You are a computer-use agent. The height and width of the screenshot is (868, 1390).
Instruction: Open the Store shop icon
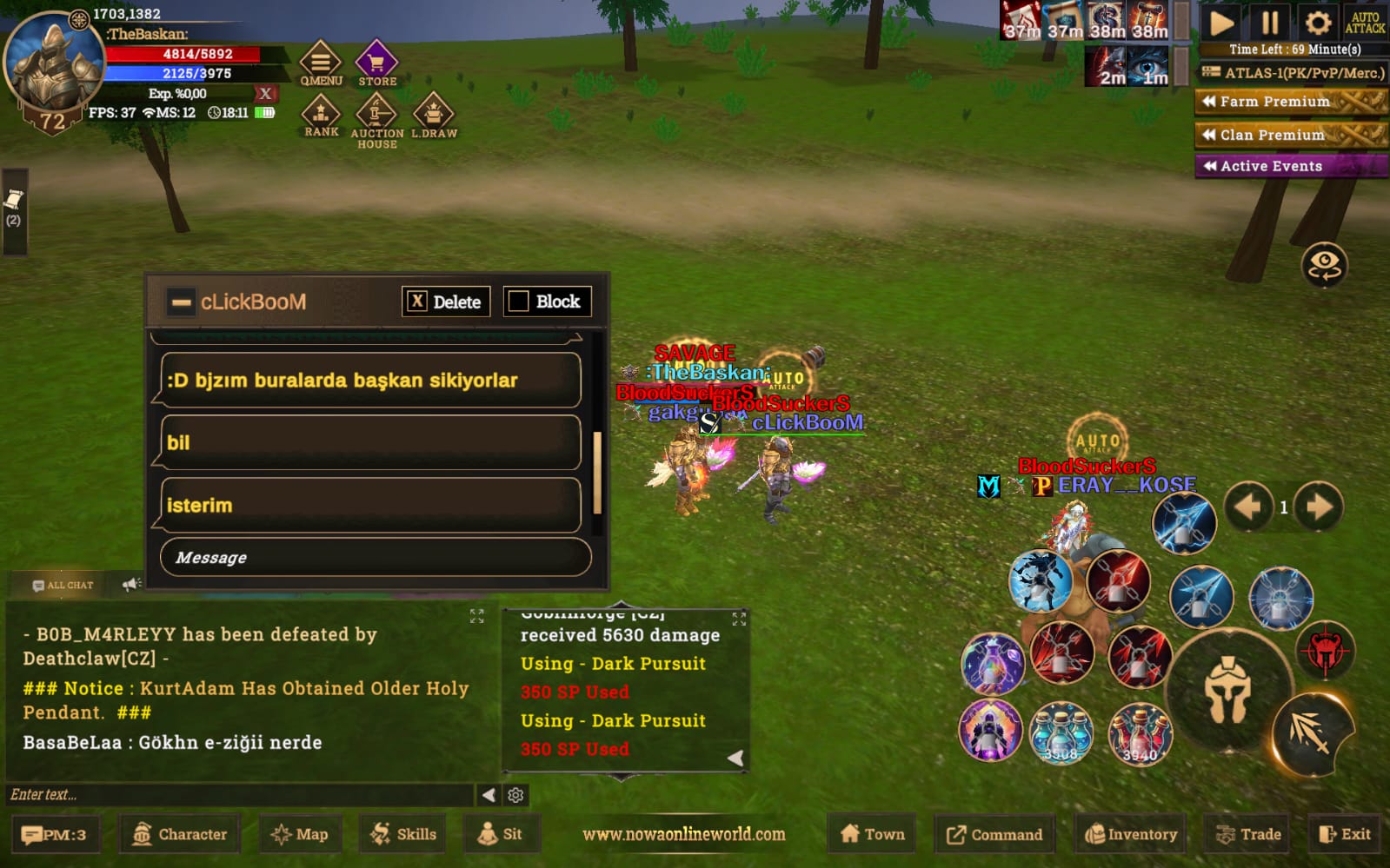[376, 64]
